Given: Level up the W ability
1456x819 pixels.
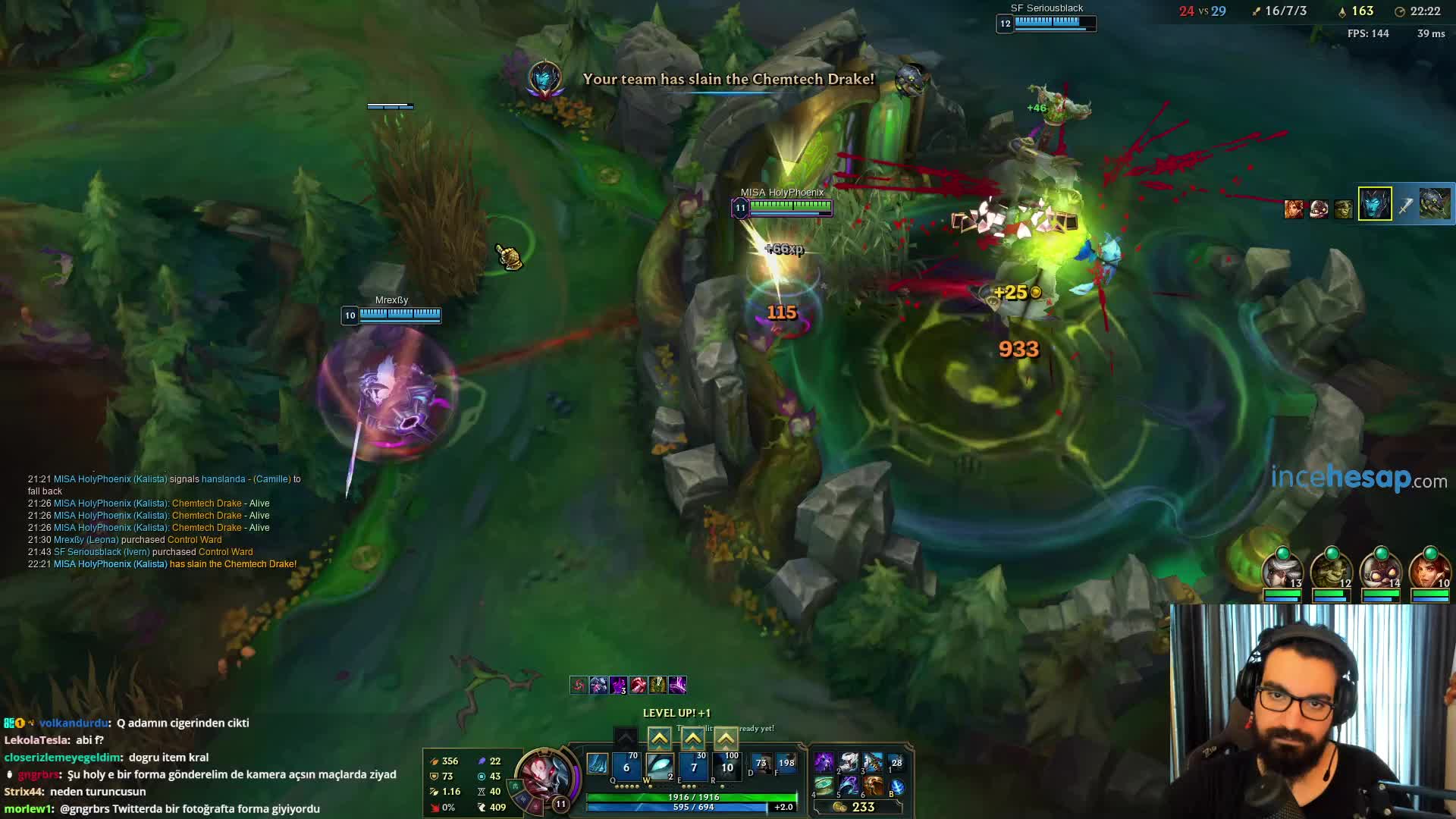Looking at the screenshot, I should click(659, 738).
